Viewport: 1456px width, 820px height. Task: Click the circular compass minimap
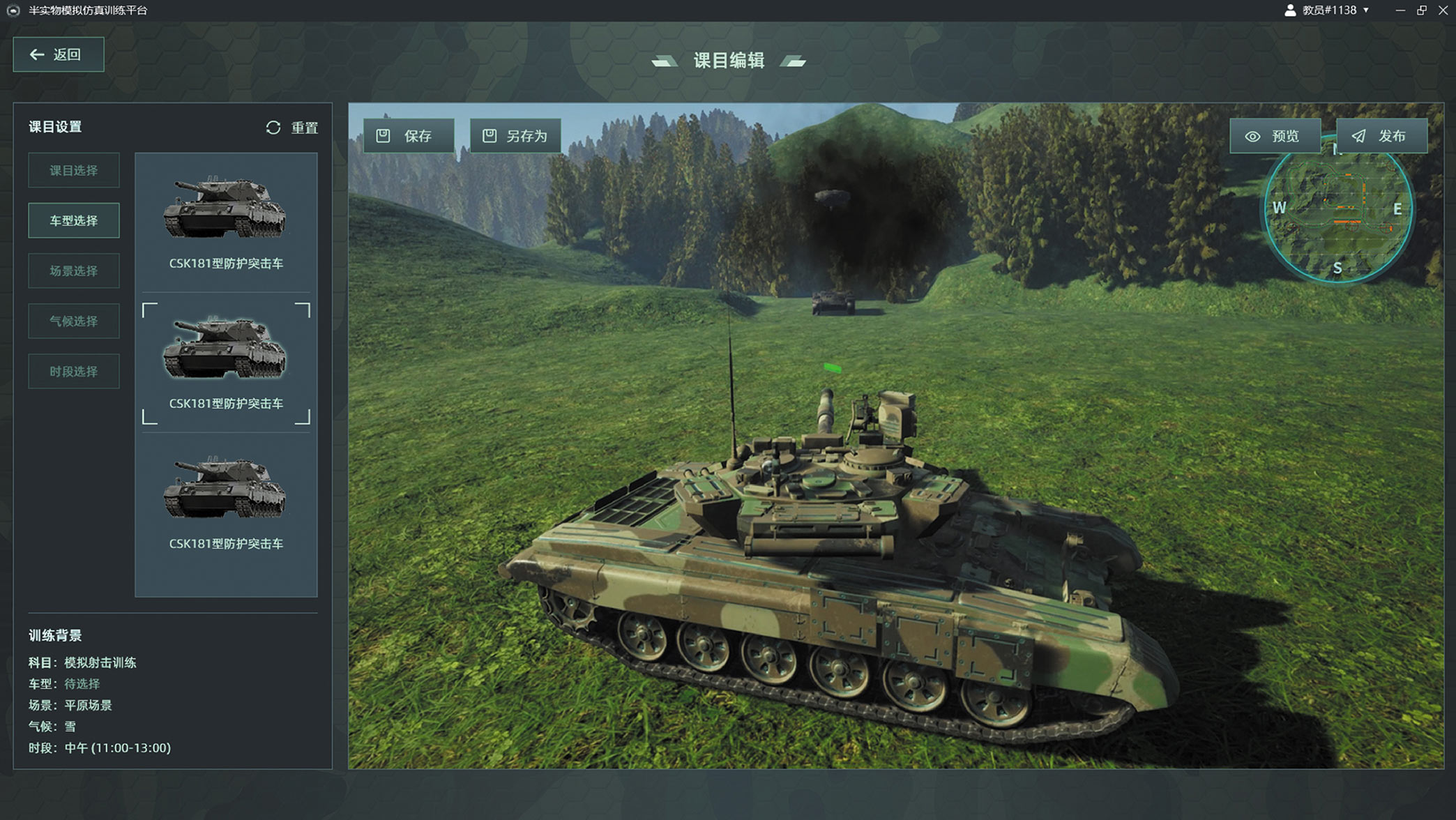click(1337, 216)
